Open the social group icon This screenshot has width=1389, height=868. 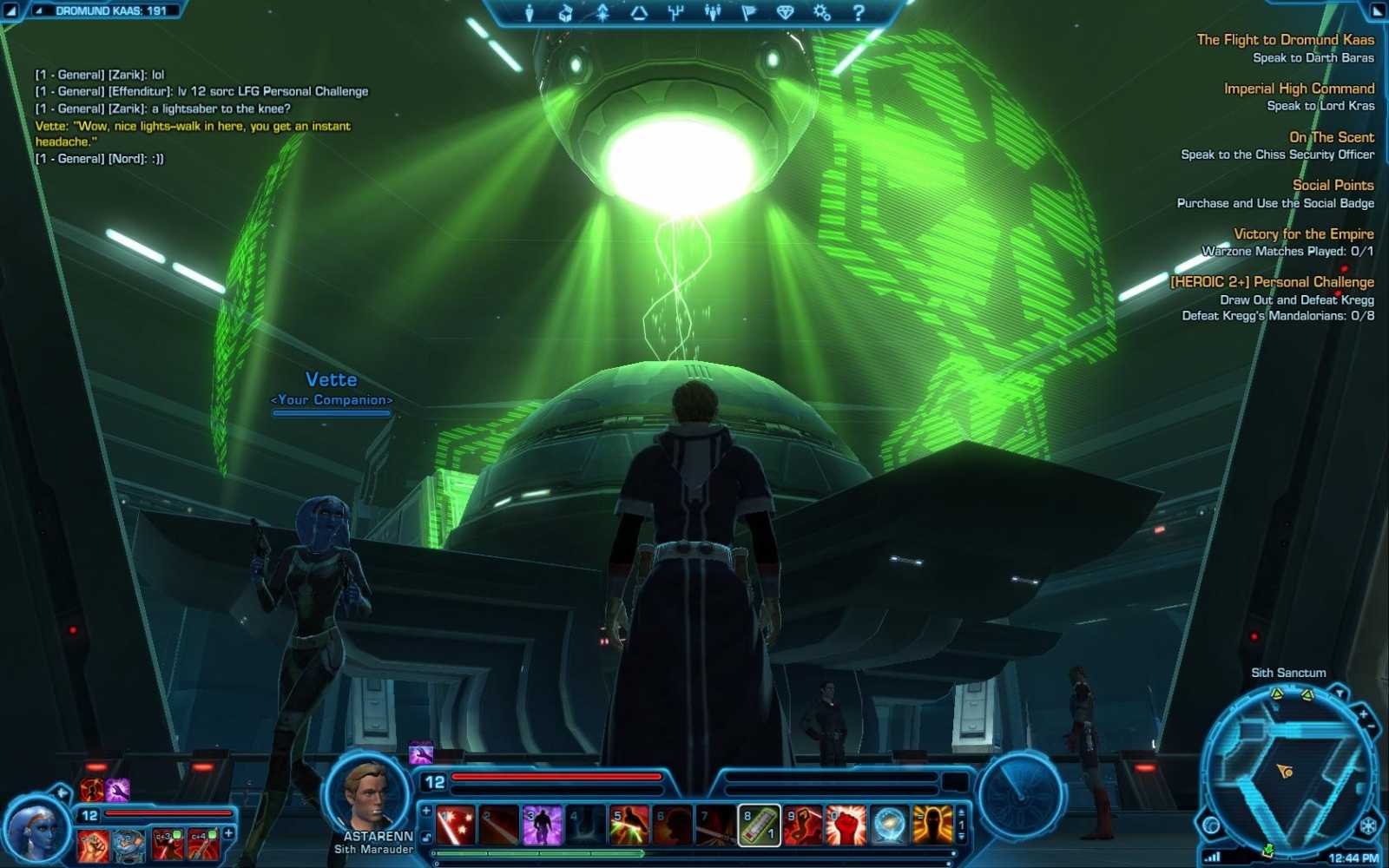click(714, 12)
